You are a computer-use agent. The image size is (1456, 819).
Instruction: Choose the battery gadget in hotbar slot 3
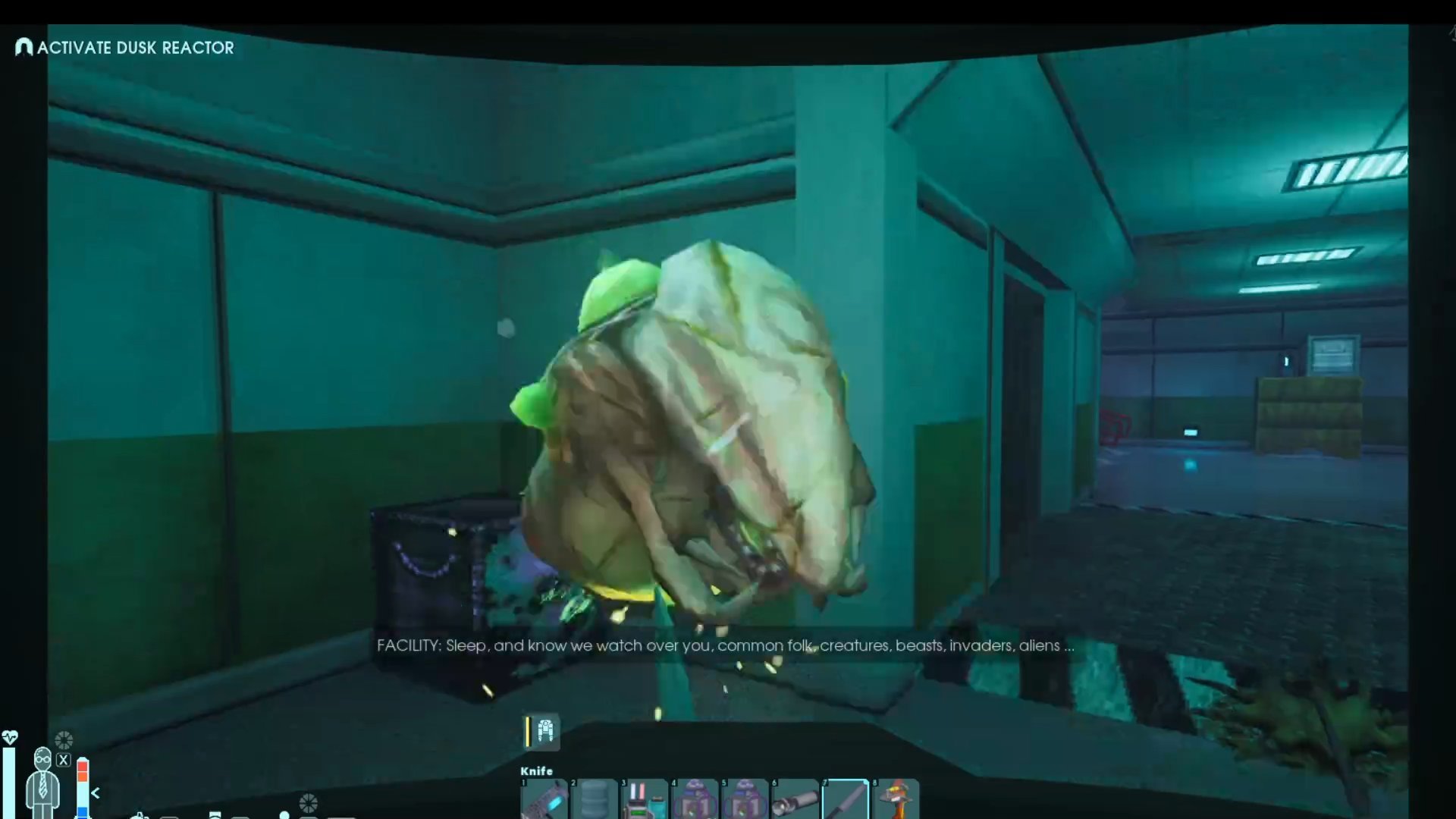645,800
